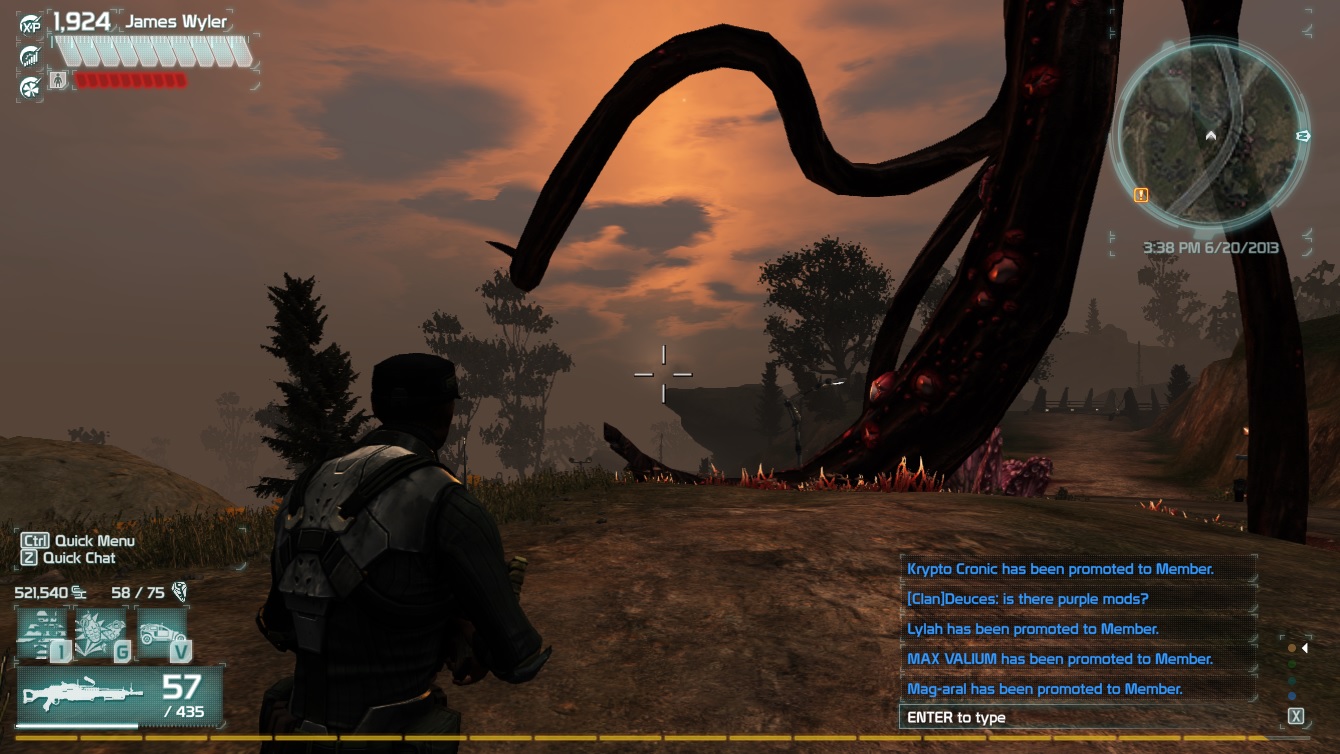Throw grenade via the grenade slot
Viewport: 1340px width, 754px height.
(102, 634)
